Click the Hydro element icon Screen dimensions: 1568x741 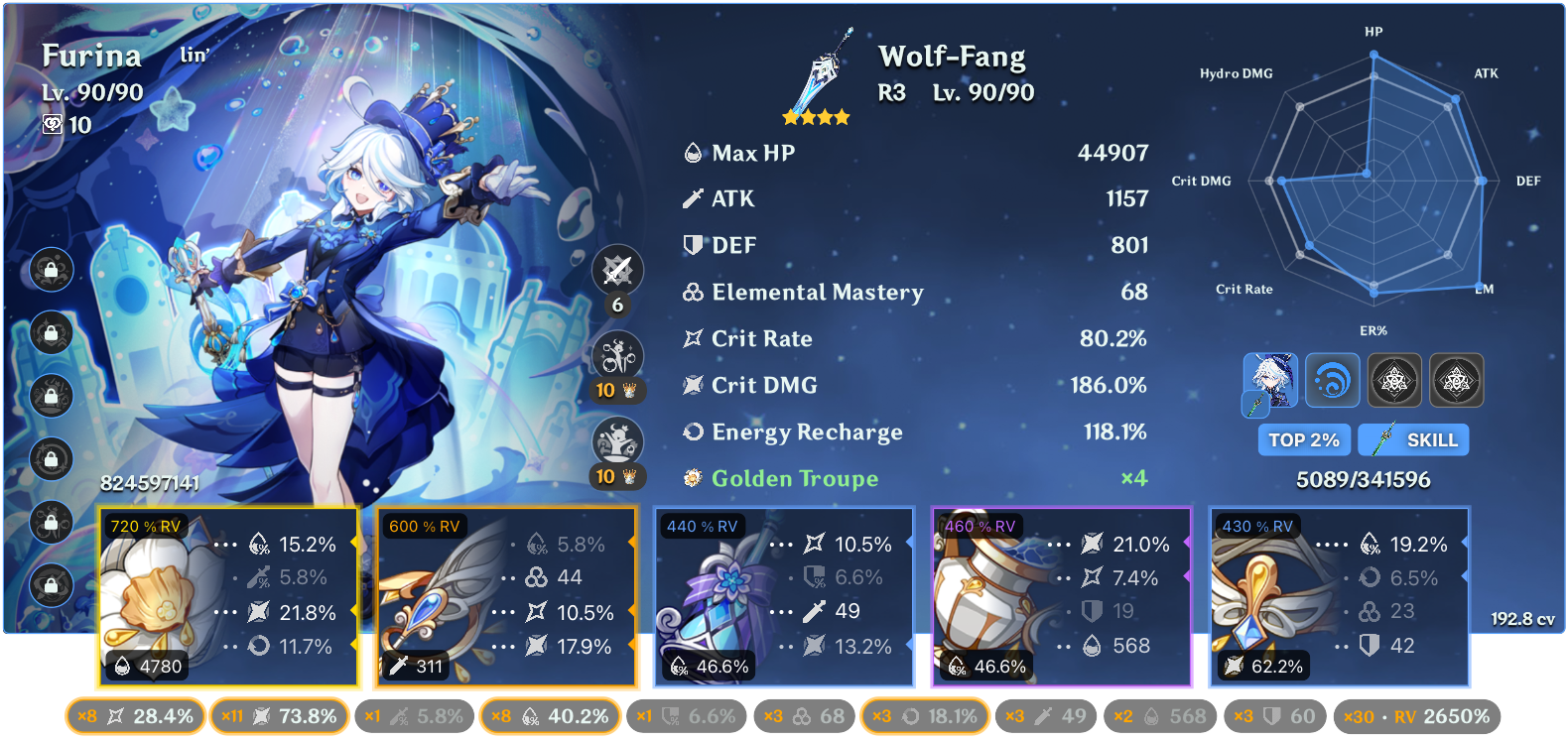1333,380
